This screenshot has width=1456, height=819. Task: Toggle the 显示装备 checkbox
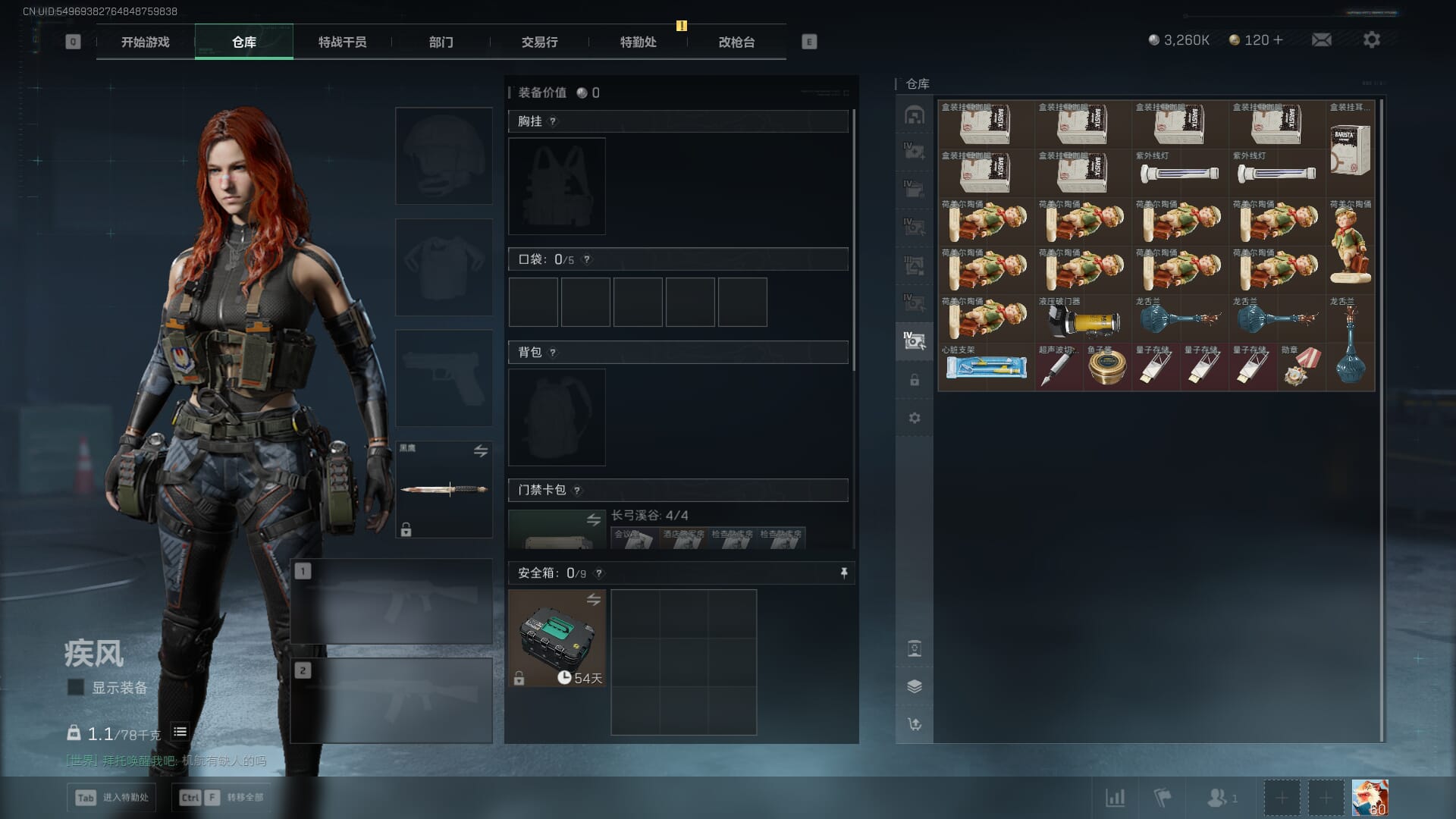point(76,687)
